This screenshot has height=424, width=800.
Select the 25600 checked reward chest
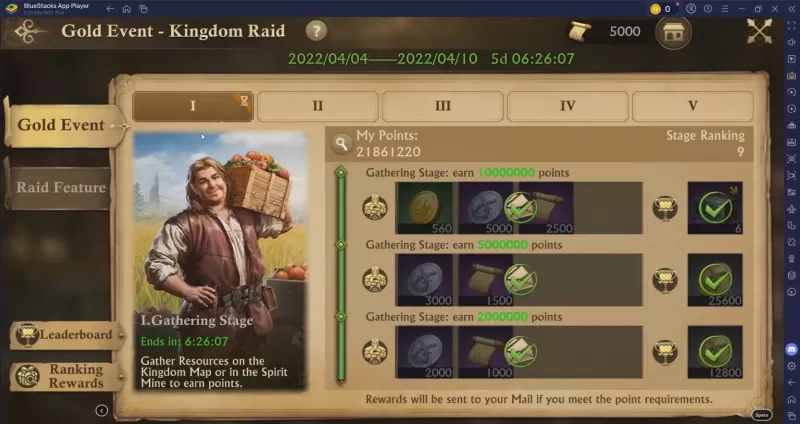(715, 279)
